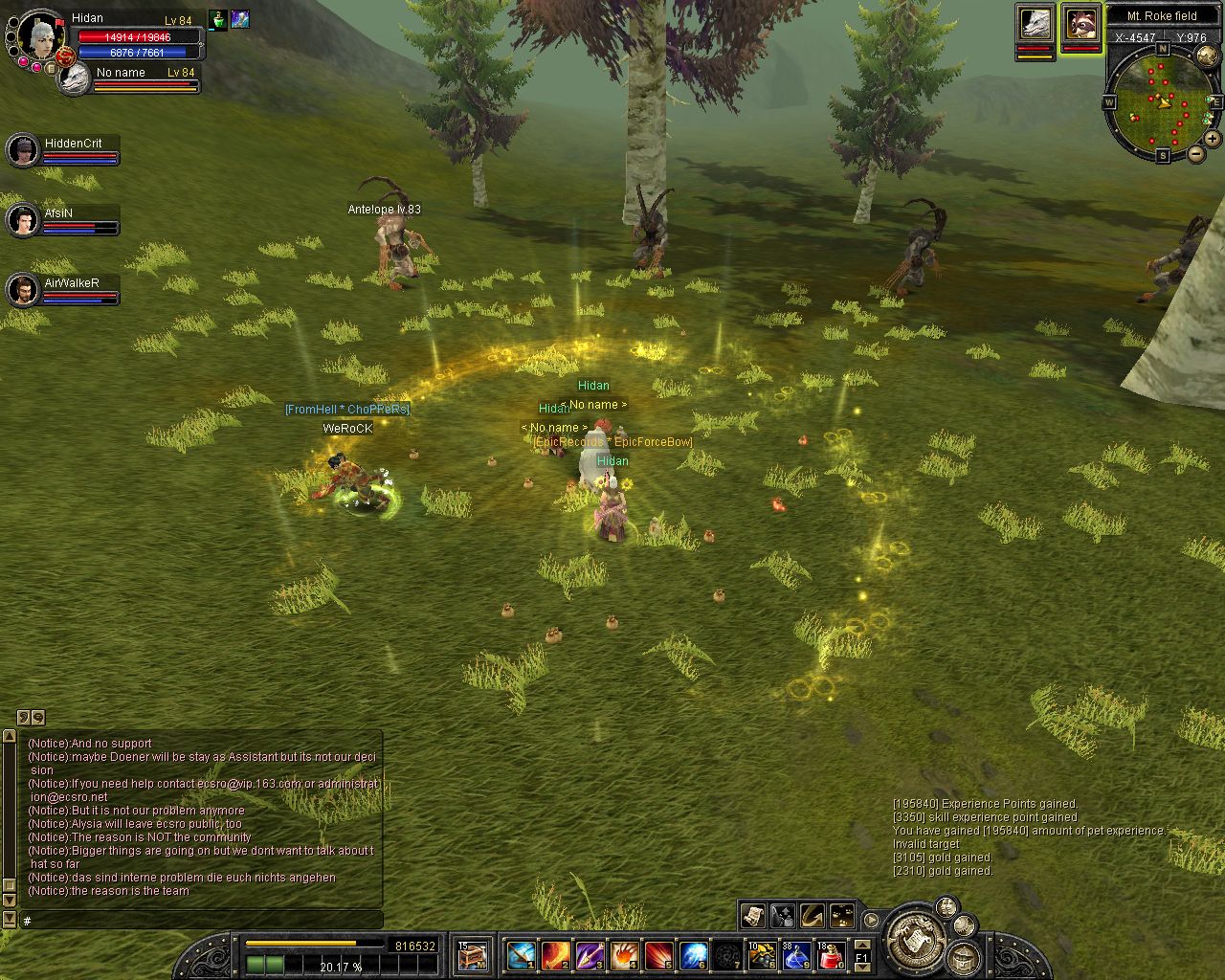
Task: Open the treasure chest inventory slot
Action: (472, 955)
